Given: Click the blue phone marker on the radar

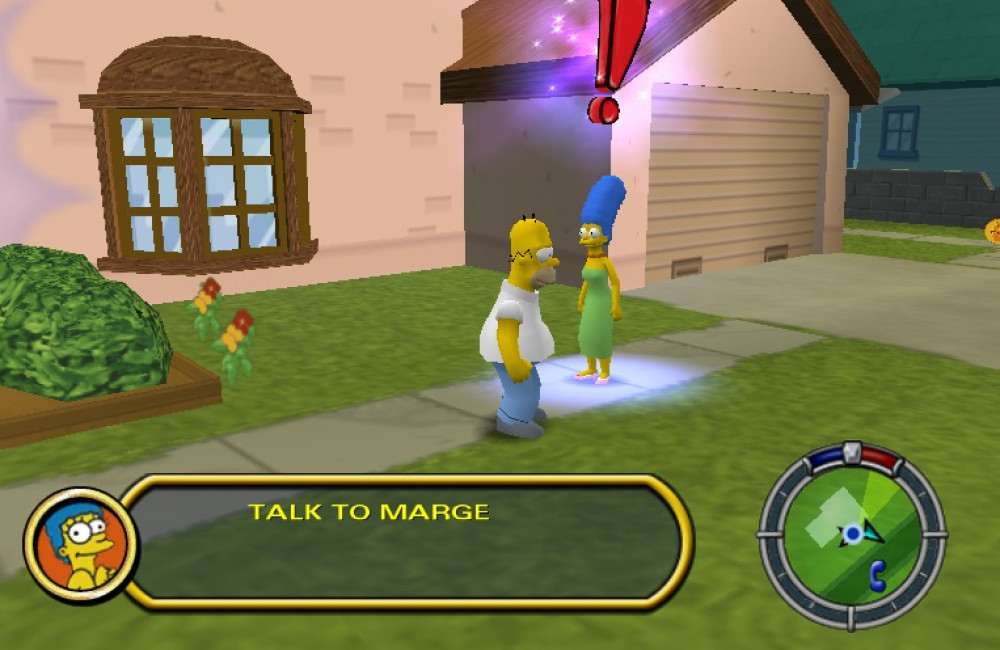Looking at the screenshot, I should click(x=878, y=575).
